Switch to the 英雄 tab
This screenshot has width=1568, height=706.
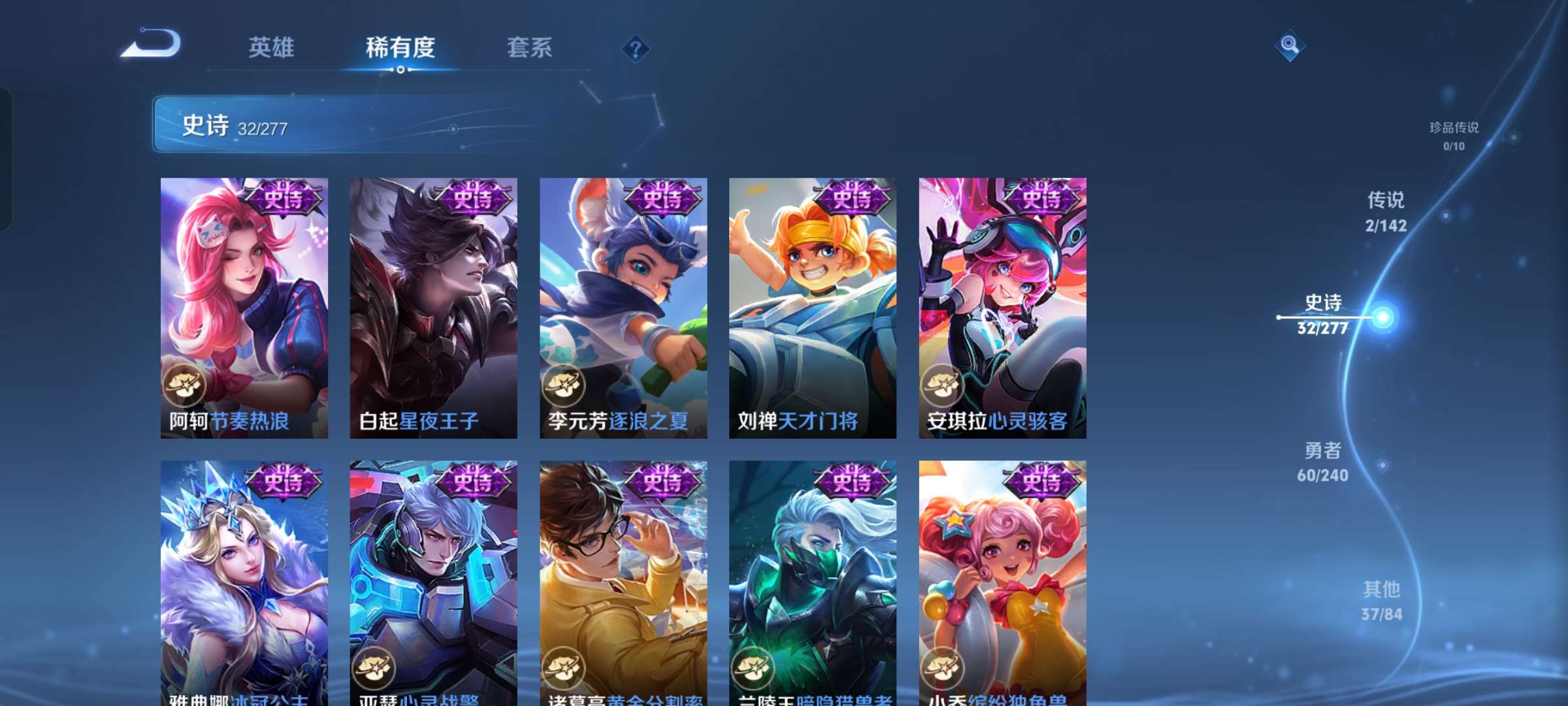coord(272,48)
